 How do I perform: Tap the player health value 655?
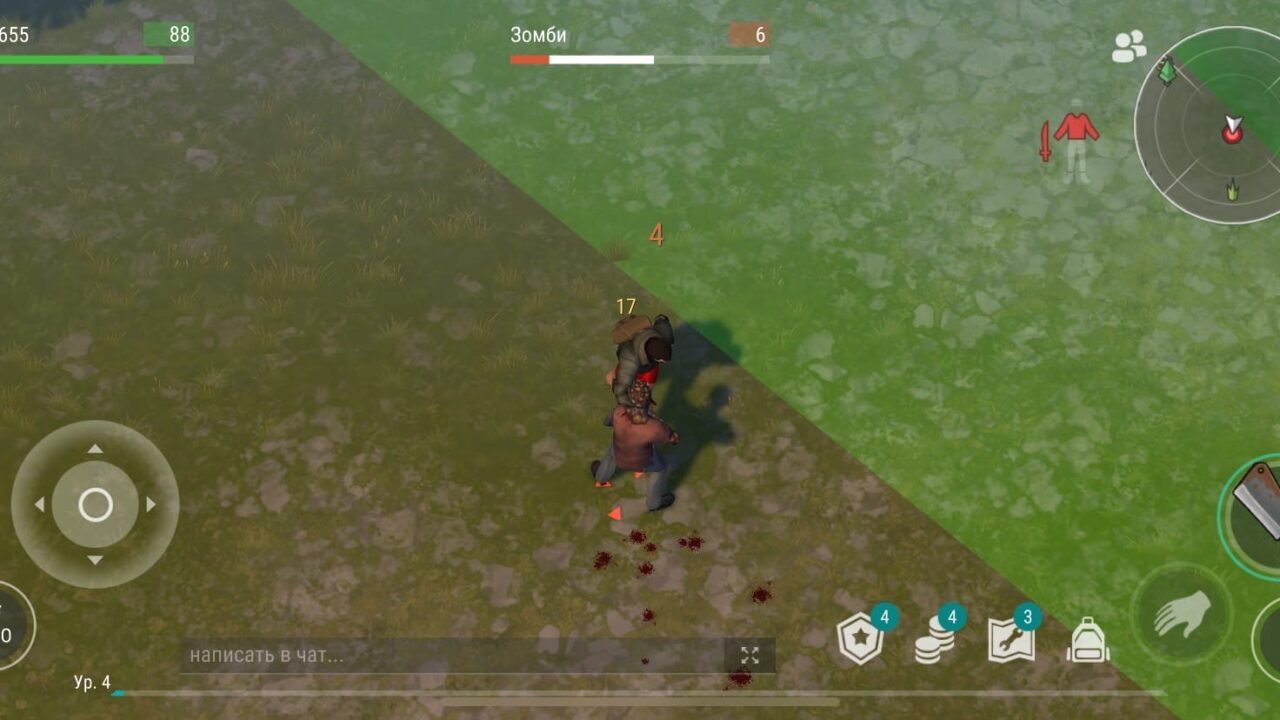tap(14, 33)
